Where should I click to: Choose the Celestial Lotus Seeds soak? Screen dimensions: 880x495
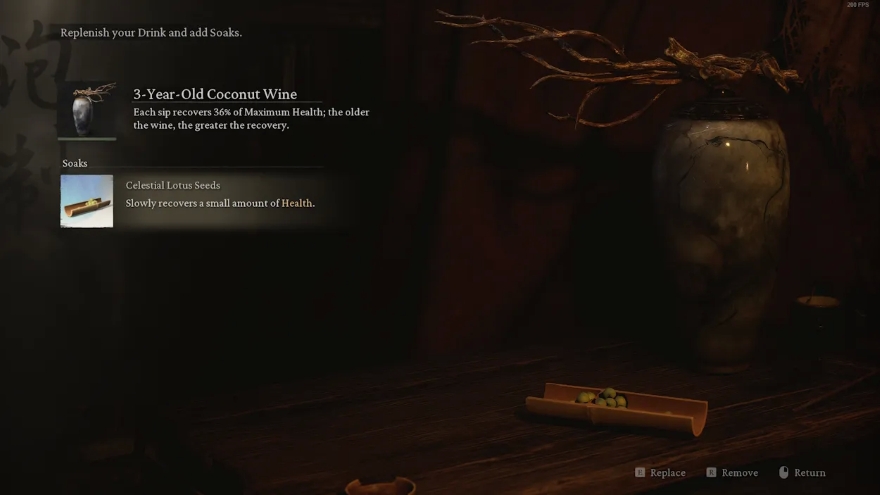coord(87,201)
